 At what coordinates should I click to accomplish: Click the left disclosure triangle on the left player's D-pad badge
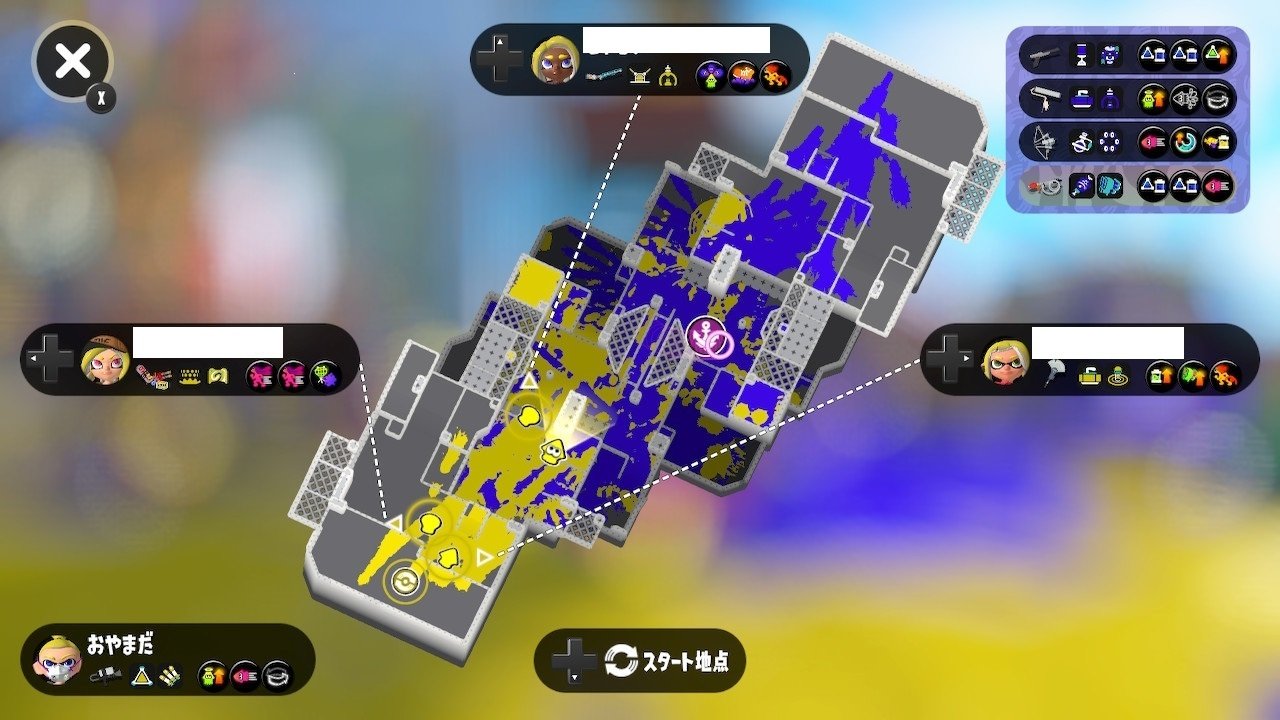tap(33, 358)
